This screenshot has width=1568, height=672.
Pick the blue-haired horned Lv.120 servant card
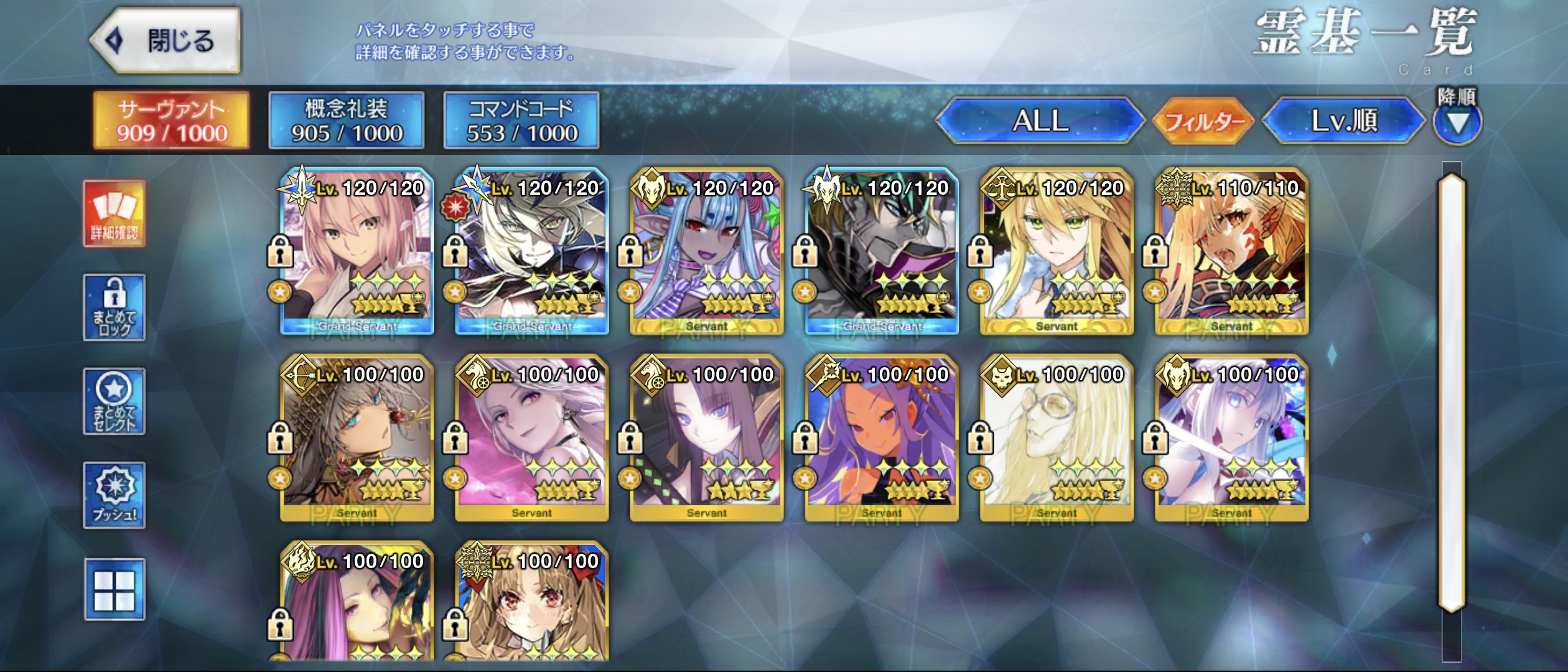click(707, 251)
